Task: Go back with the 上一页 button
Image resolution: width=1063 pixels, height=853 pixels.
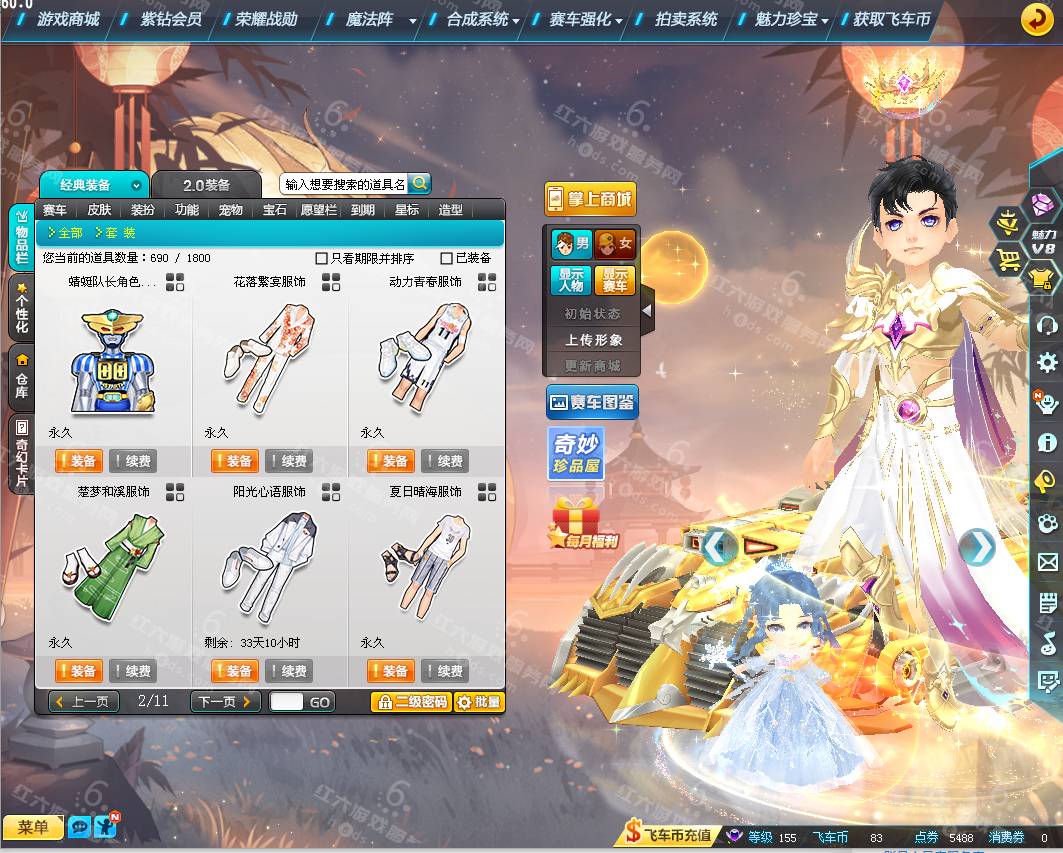Action: click(84, 702)
